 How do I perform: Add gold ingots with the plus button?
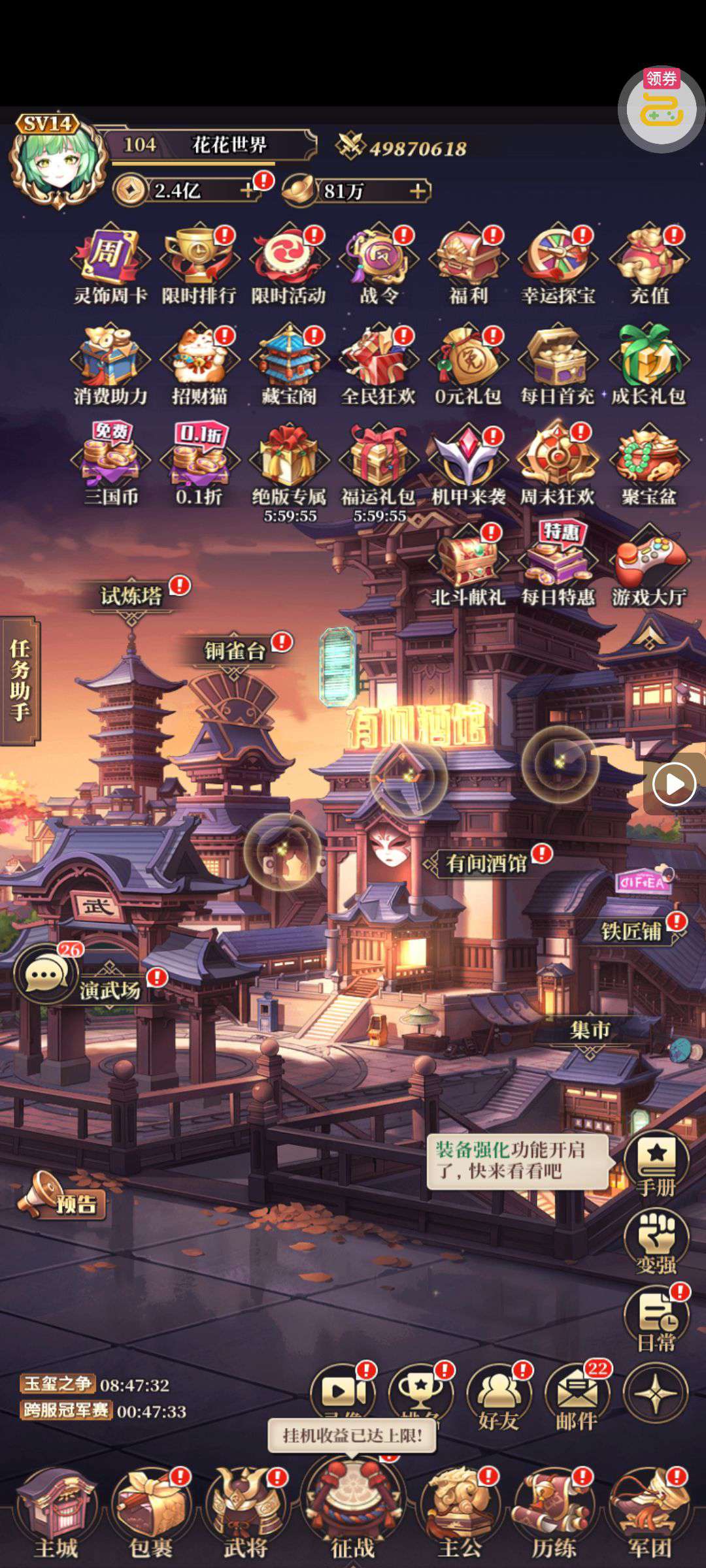pyautogui.click(x=418, y=191)
